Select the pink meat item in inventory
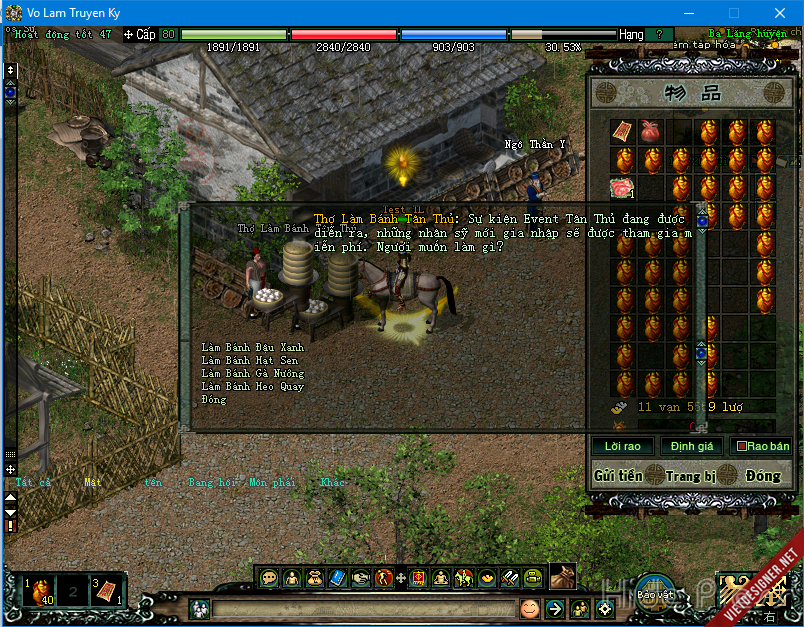The height and width of the screenshot is (627, 804). tap(622, 187)
